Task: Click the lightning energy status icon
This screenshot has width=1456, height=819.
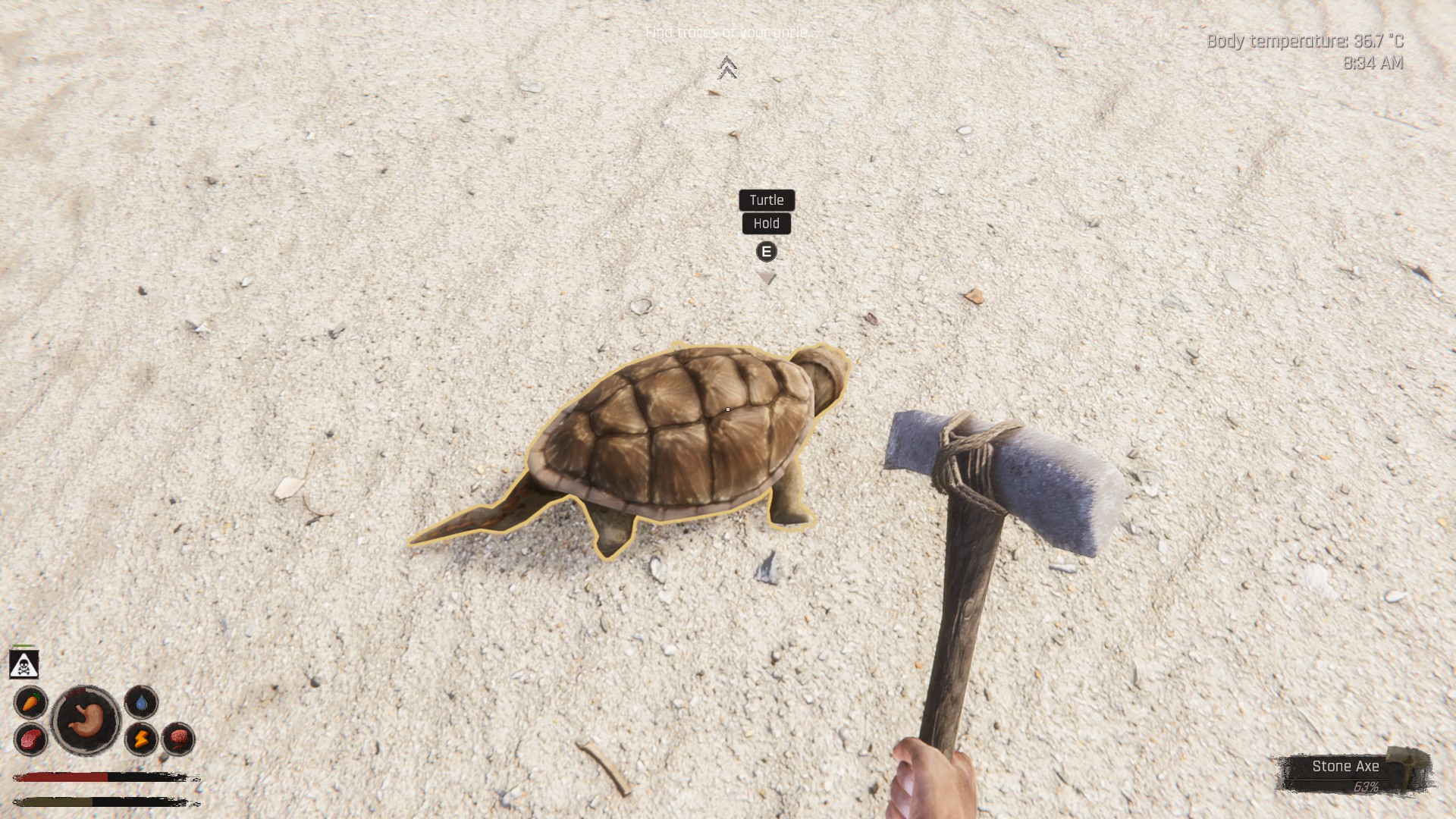Action: point(141,738)
